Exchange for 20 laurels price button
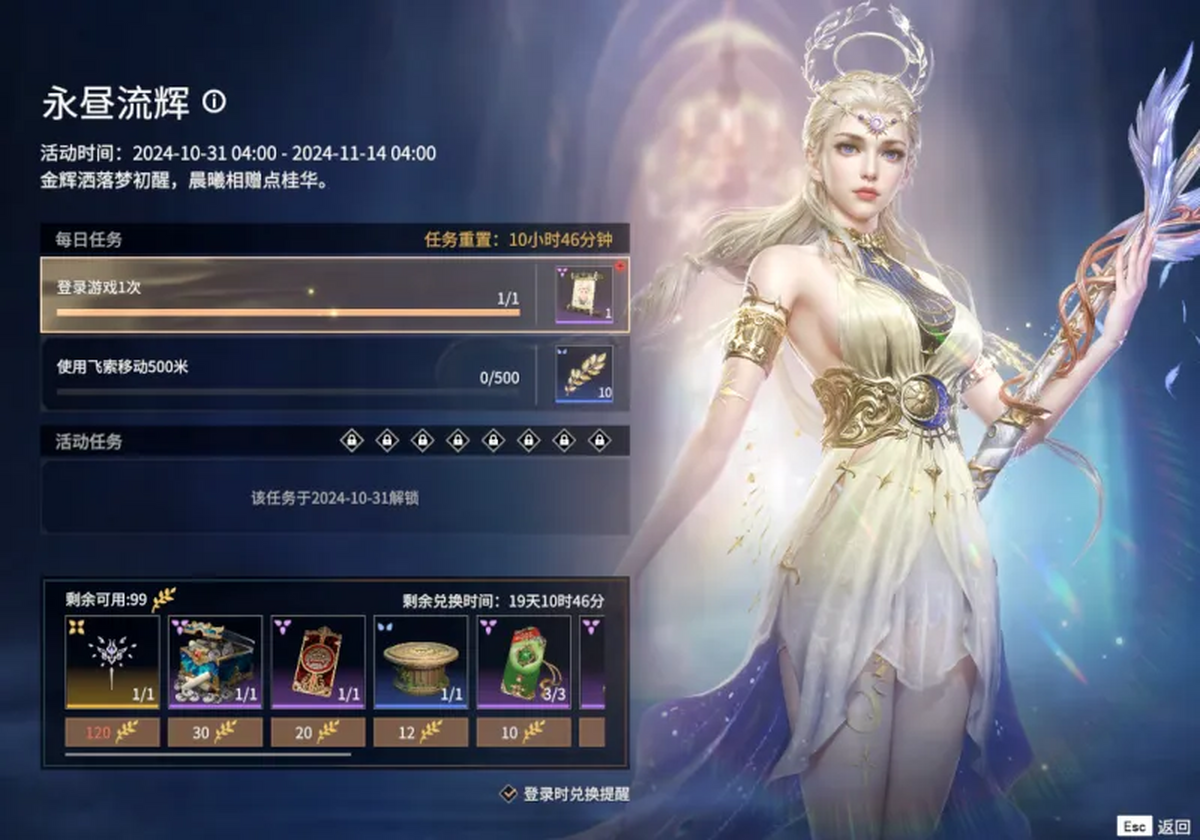The height and width of the screenshot is (840, 1200). point(318,732)
